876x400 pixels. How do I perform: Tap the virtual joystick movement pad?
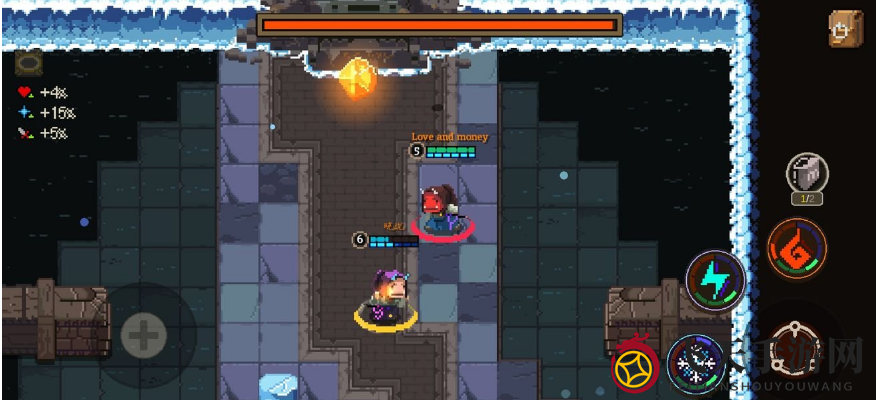pos(143,335)
